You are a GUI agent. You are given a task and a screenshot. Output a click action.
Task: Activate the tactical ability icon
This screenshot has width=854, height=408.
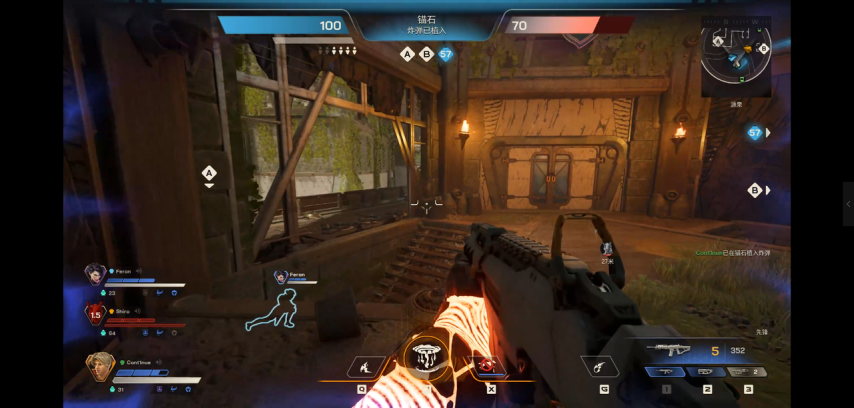[361, 367]
